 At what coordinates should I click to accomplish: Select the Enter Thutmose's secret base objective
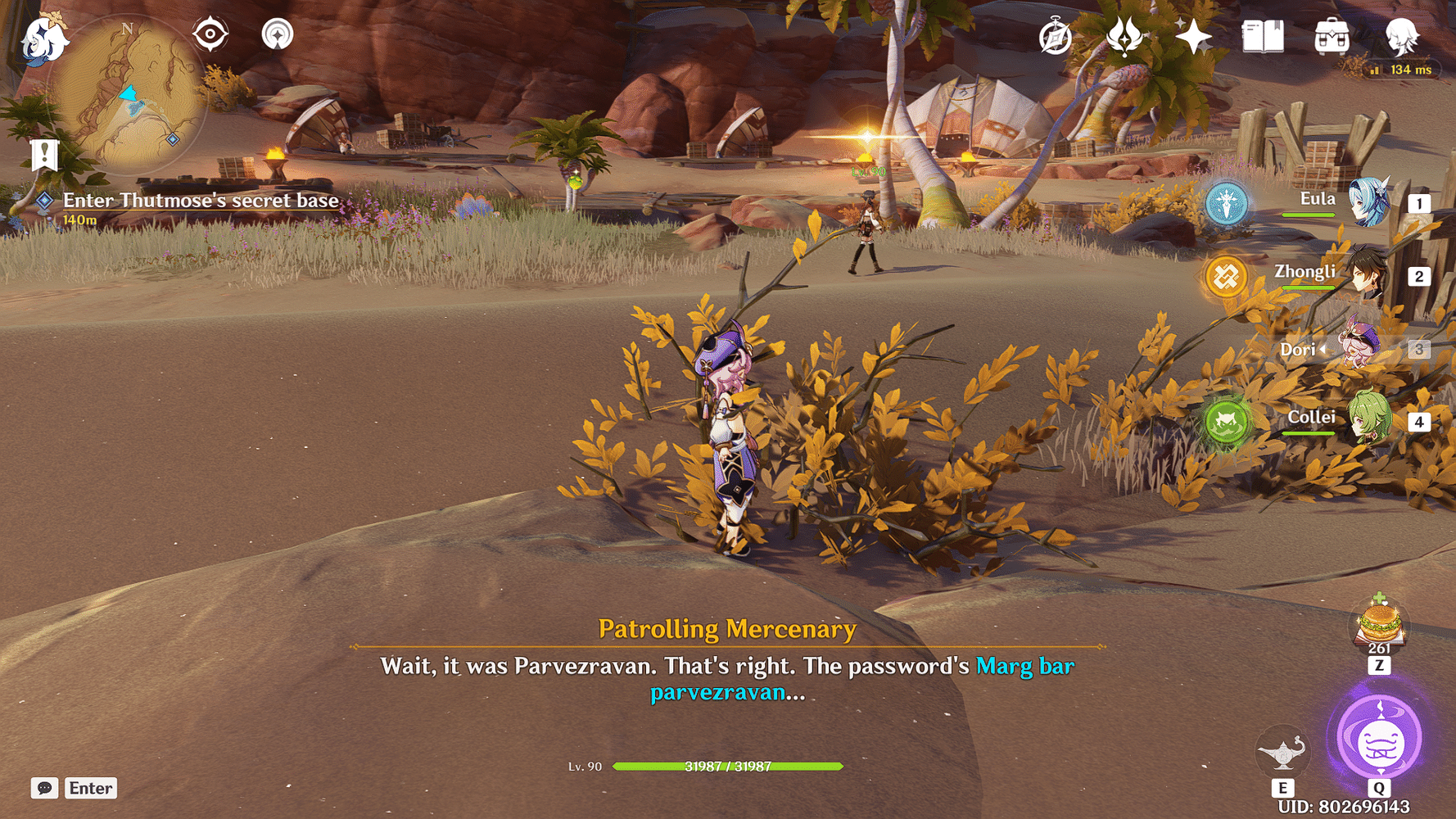[x=200, y=201]
